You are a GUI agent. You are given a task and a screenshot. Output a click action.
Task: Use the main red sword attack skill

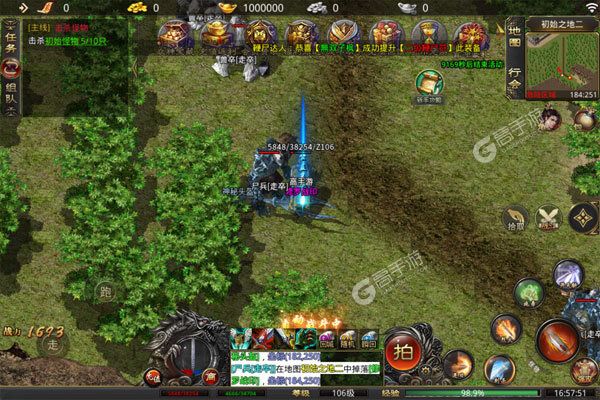[x=555, y=341]
